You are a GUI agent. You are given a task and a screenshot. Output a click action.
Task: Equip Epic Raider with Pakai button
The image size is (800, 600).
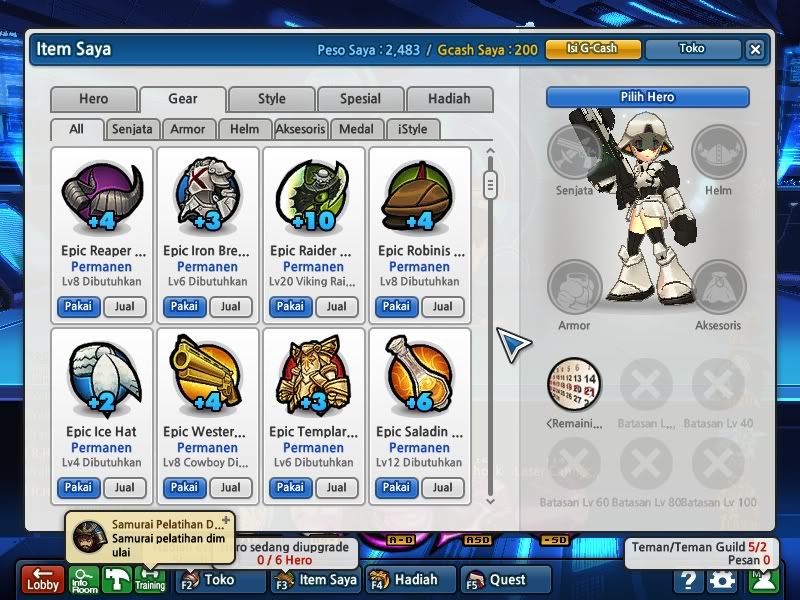click(x=290, y=307)
